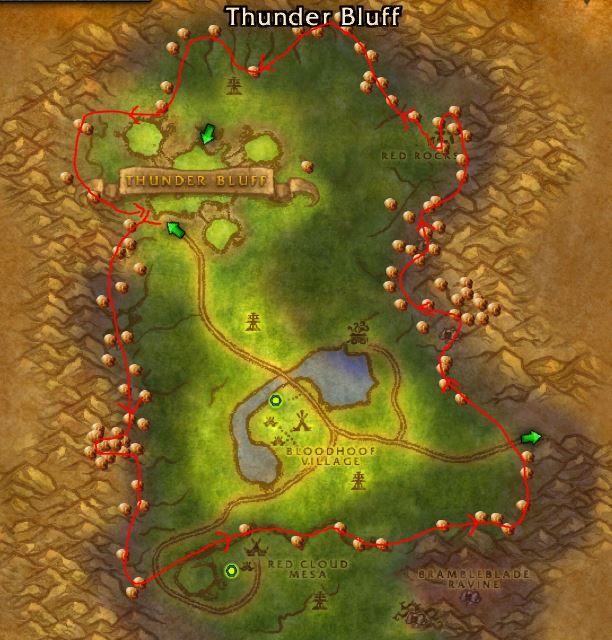Choose the green arrow below the Thunder Bluff banner
The image size is (612, 640).
click(x=176, y=230)
